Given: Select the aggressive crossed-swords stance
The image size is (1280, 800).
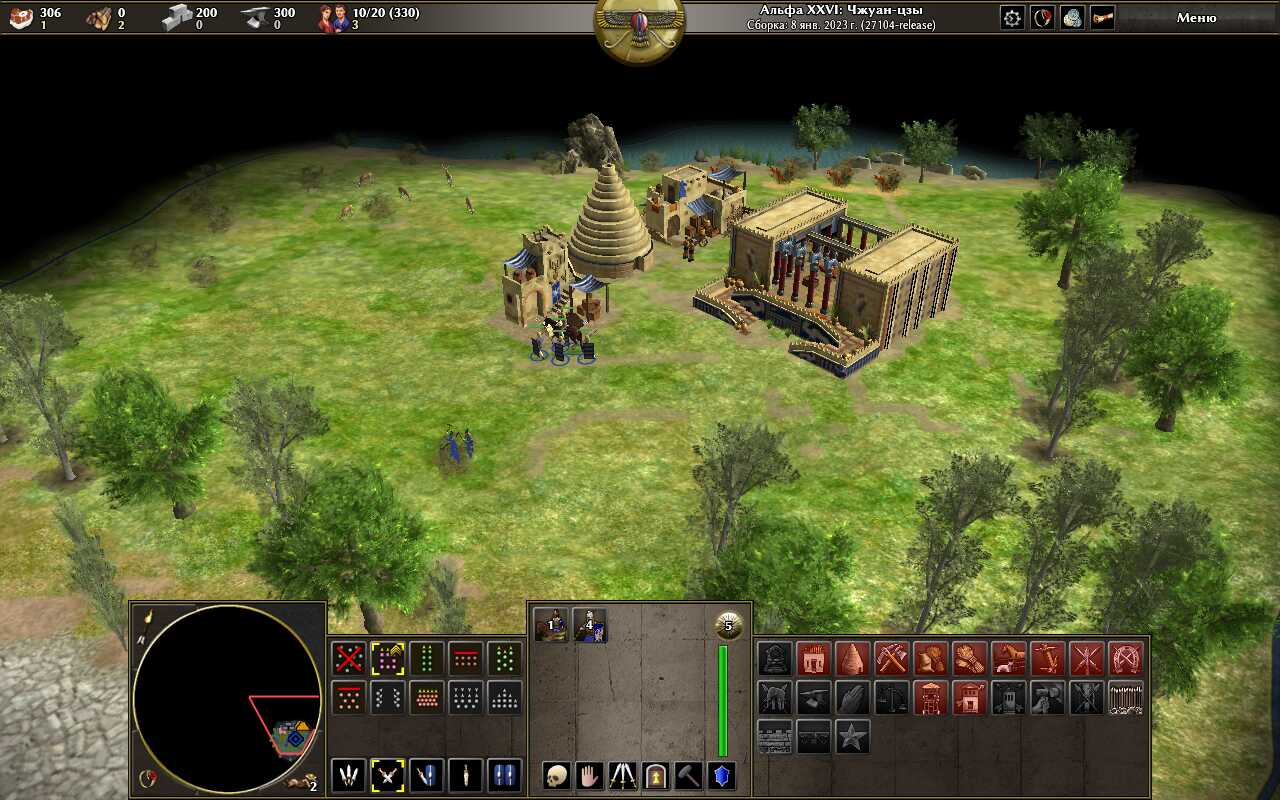Looking at the screenshot, I should [x=387, y=775].
